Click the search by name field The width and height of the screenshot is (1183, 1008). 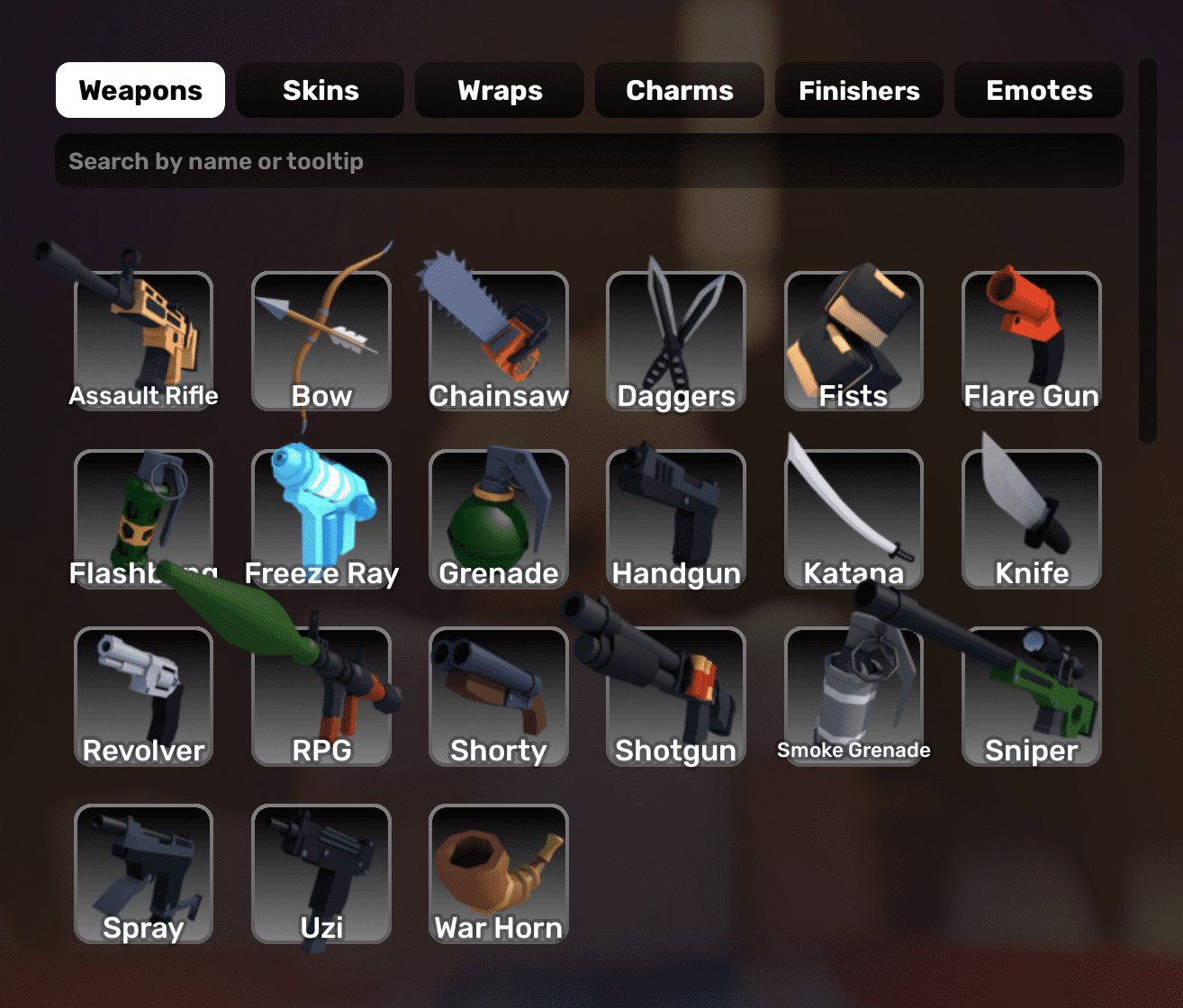point(590,160)
